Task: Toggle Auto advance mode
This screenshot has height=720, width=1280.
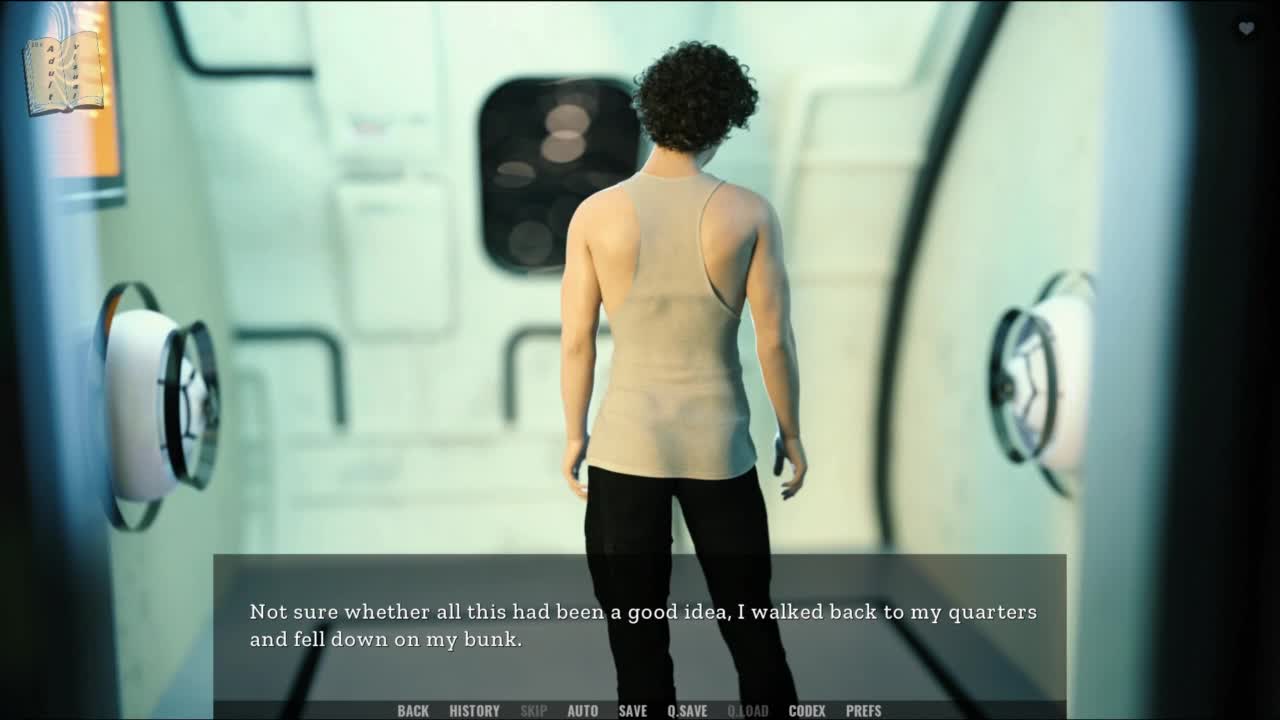Action: [x=582, y=711]
